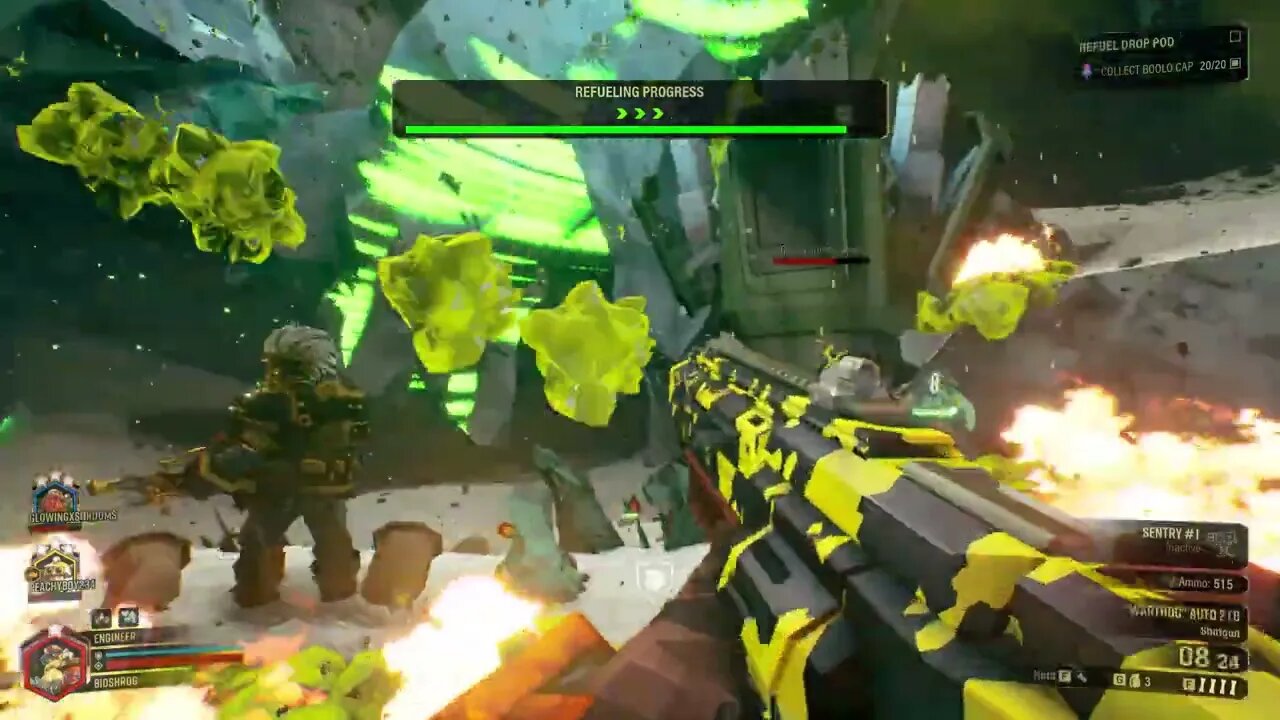Click the flare charges icon
The width and height of the screenshot is (1280, 720).
1215,684
